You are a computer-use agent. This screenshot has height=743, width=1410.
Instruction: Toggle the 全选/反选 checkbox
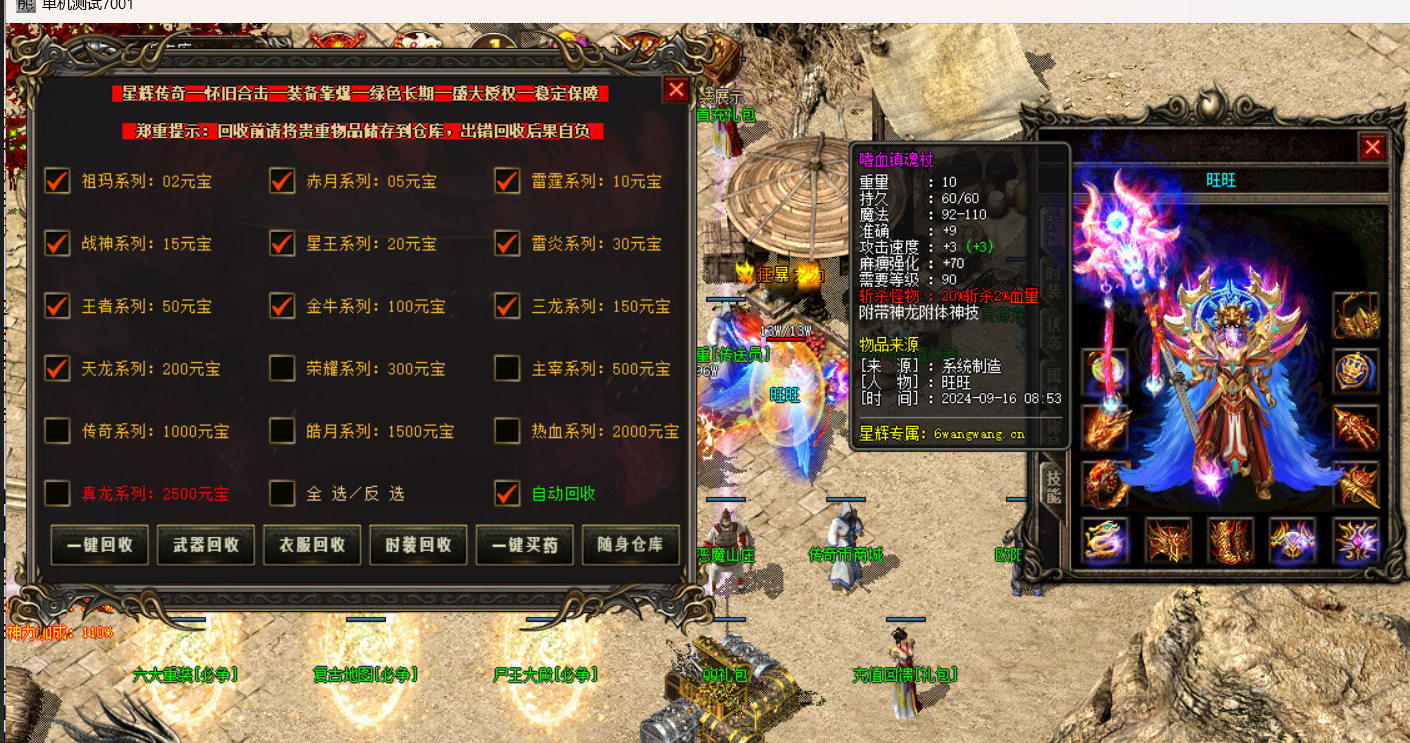283,493
